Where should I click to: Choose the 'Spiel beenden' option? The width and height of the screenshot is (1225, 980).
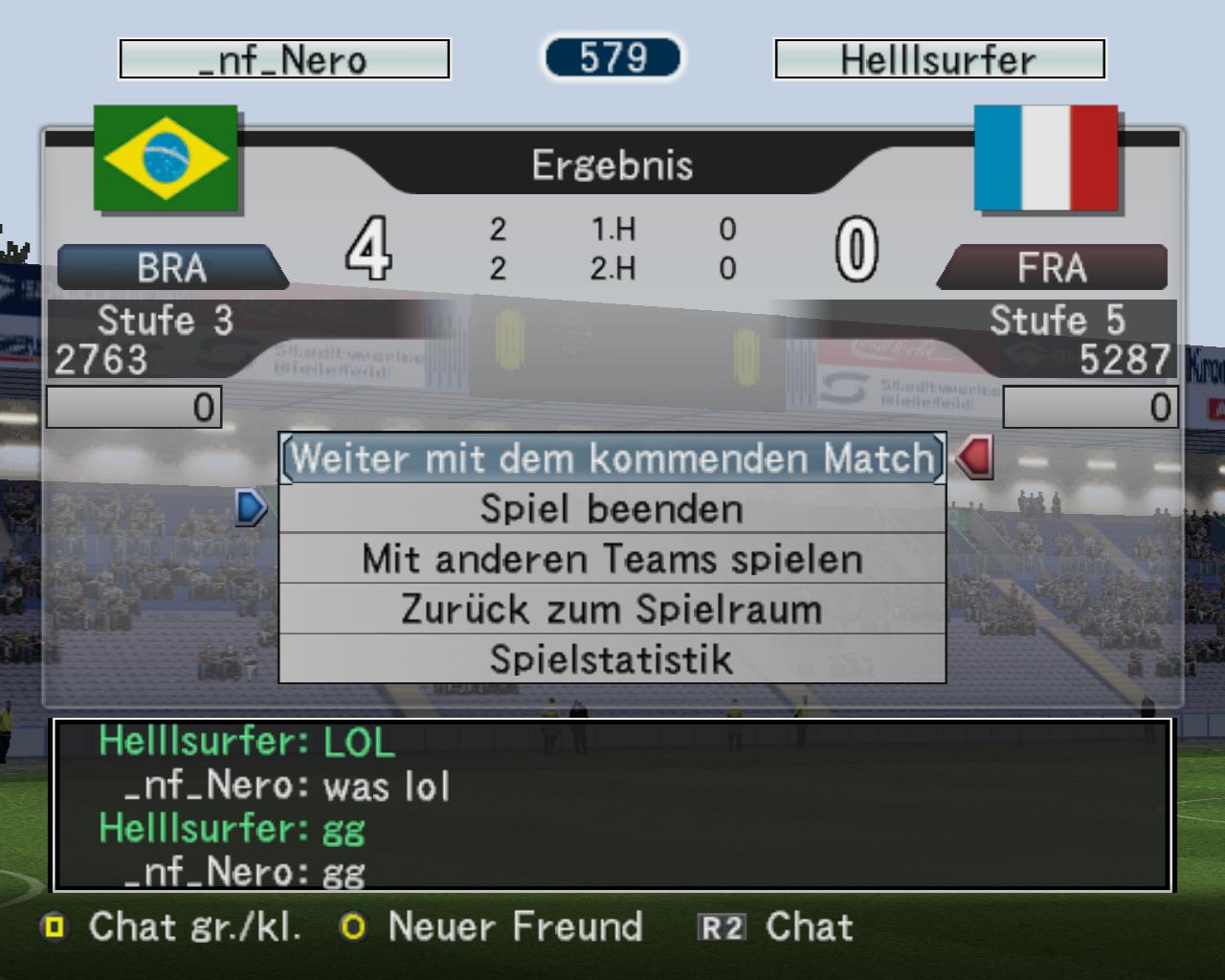612,508
